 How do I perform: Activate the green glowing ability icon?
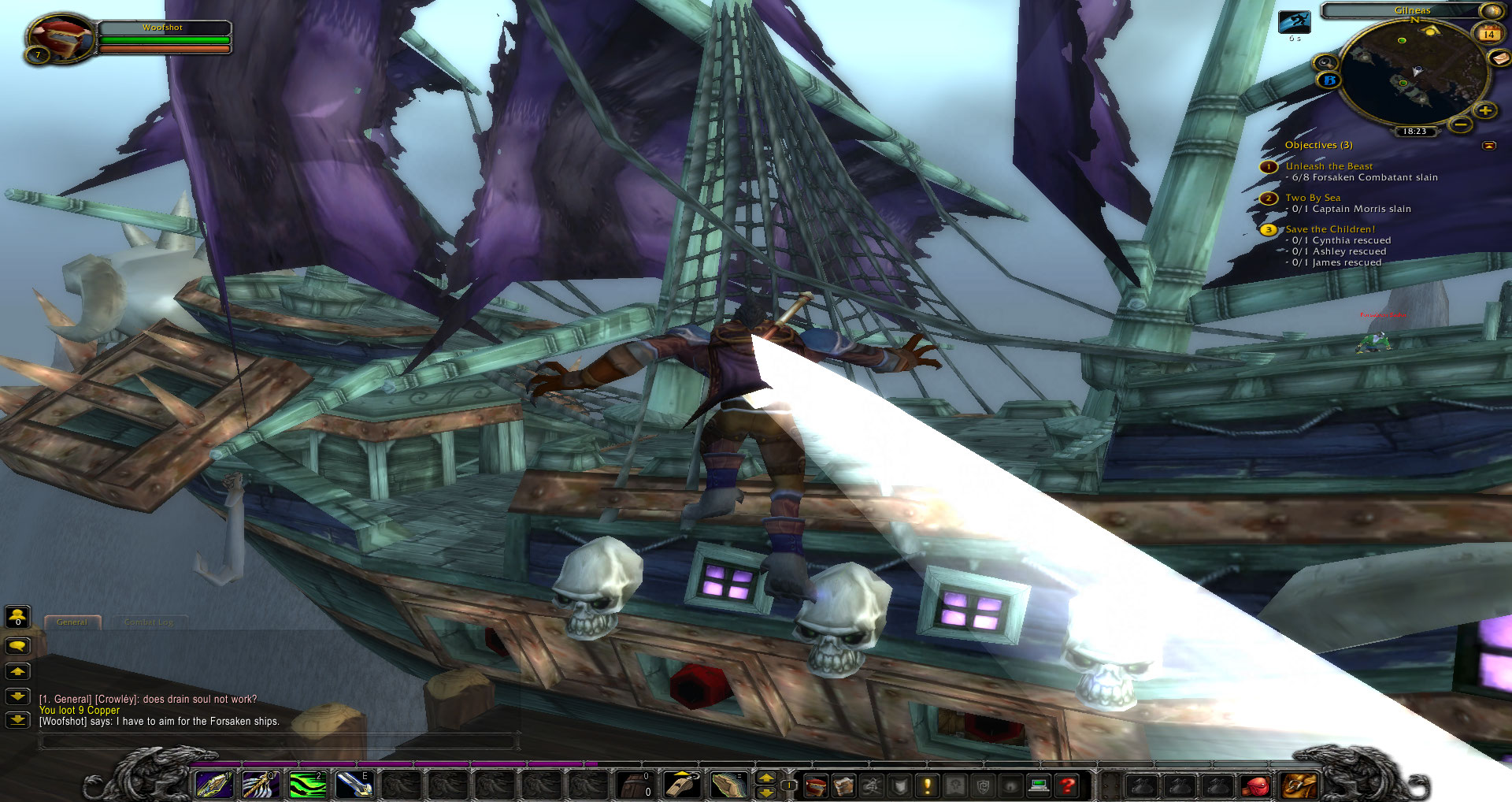[x=307, y=785]
